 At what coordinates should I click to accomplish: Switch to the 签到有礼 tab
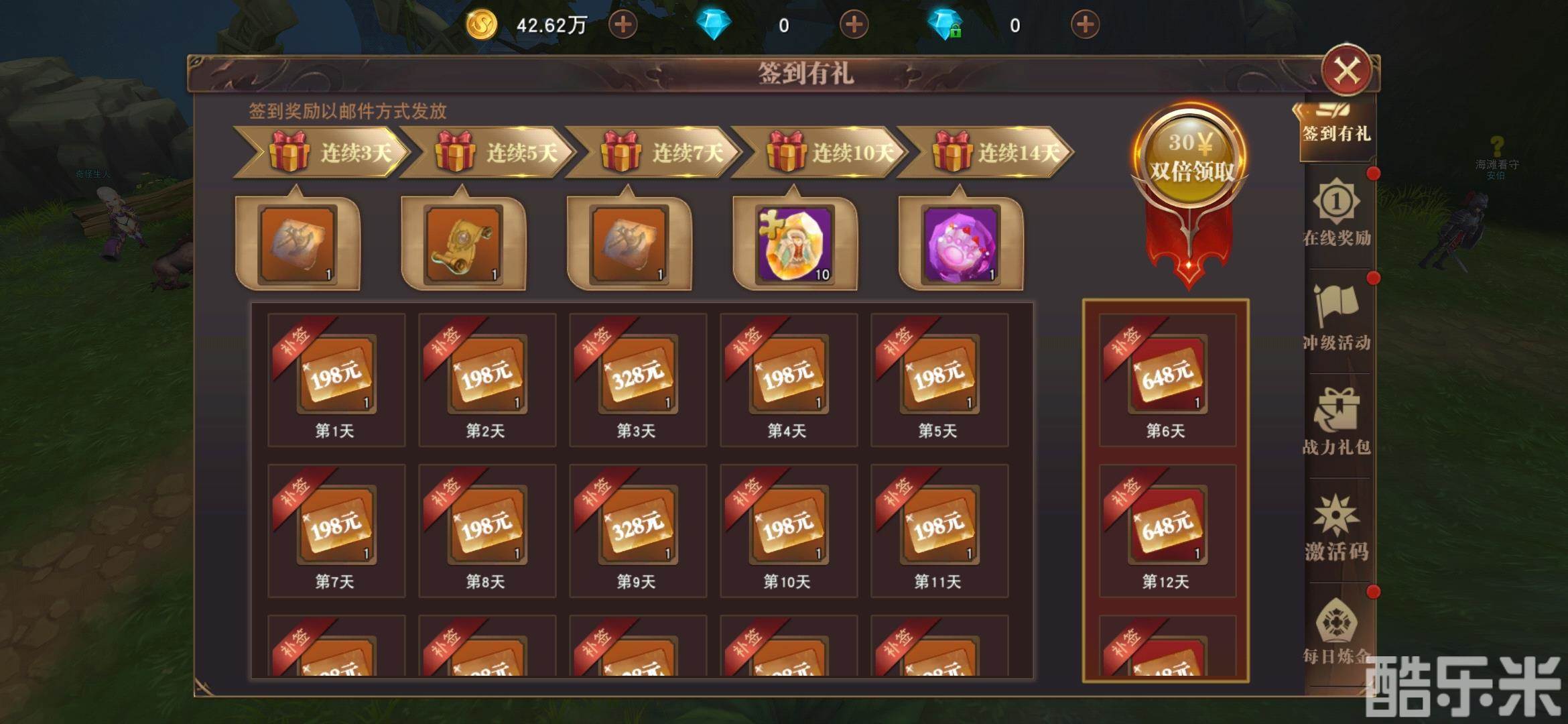tap(1335, 131)
